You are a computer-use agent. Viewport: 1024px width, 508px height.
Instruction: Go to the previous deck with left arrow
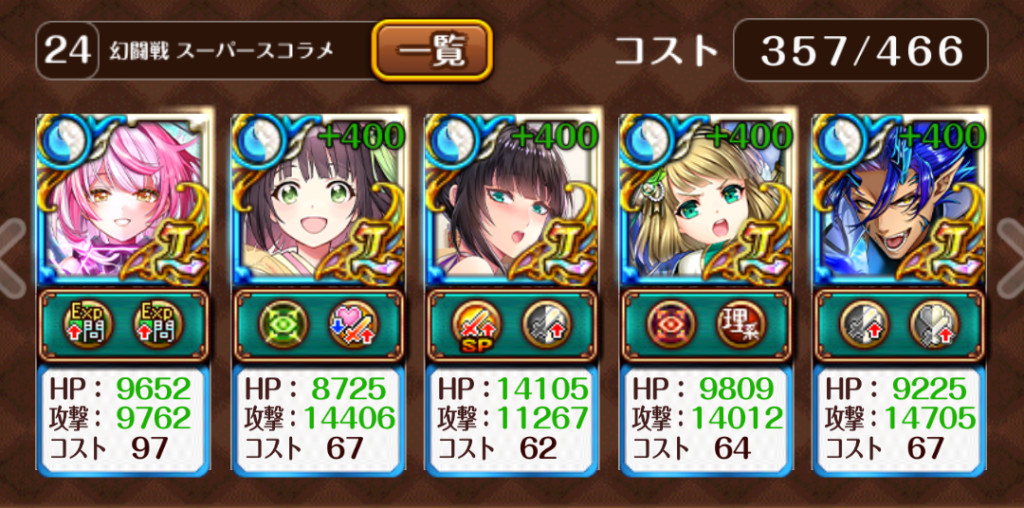pos(12,254)
